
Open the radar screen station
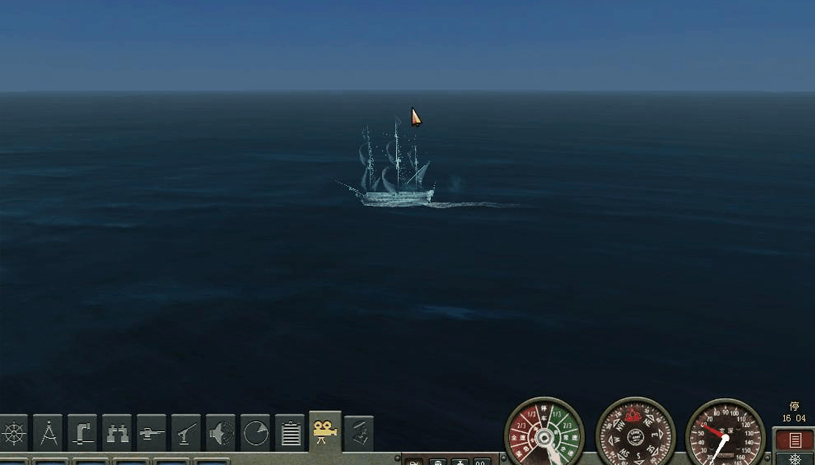256,434
